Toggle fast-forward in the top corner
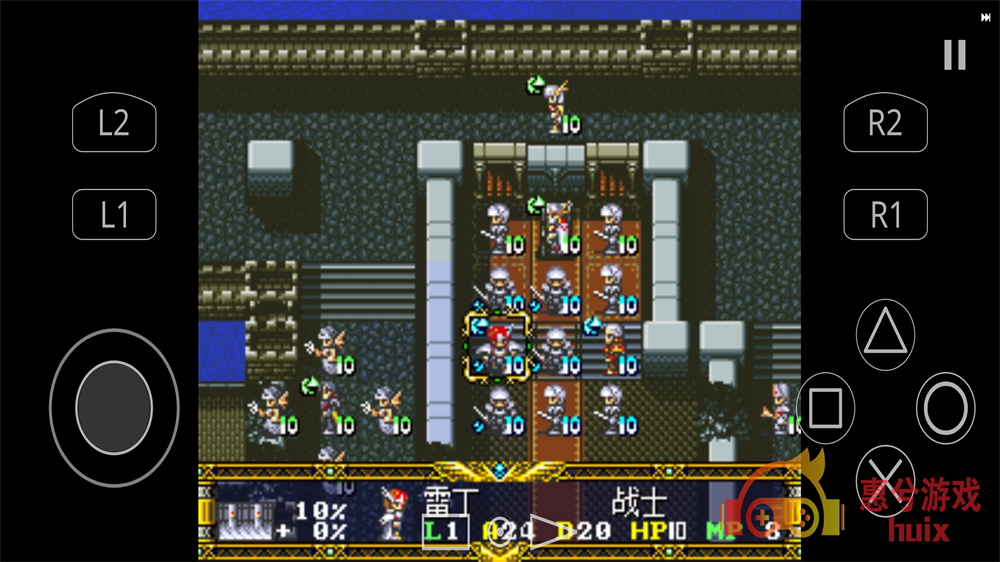 coord(986,17)
